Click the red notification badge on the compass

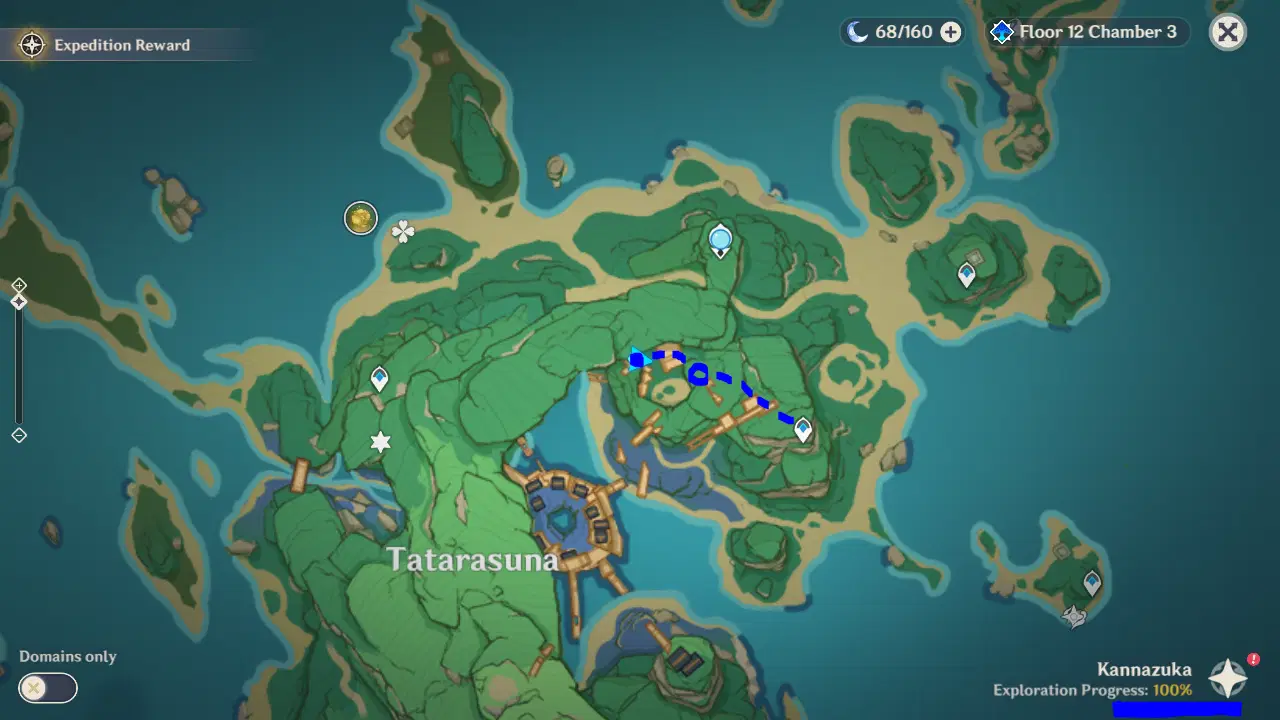1252,658
